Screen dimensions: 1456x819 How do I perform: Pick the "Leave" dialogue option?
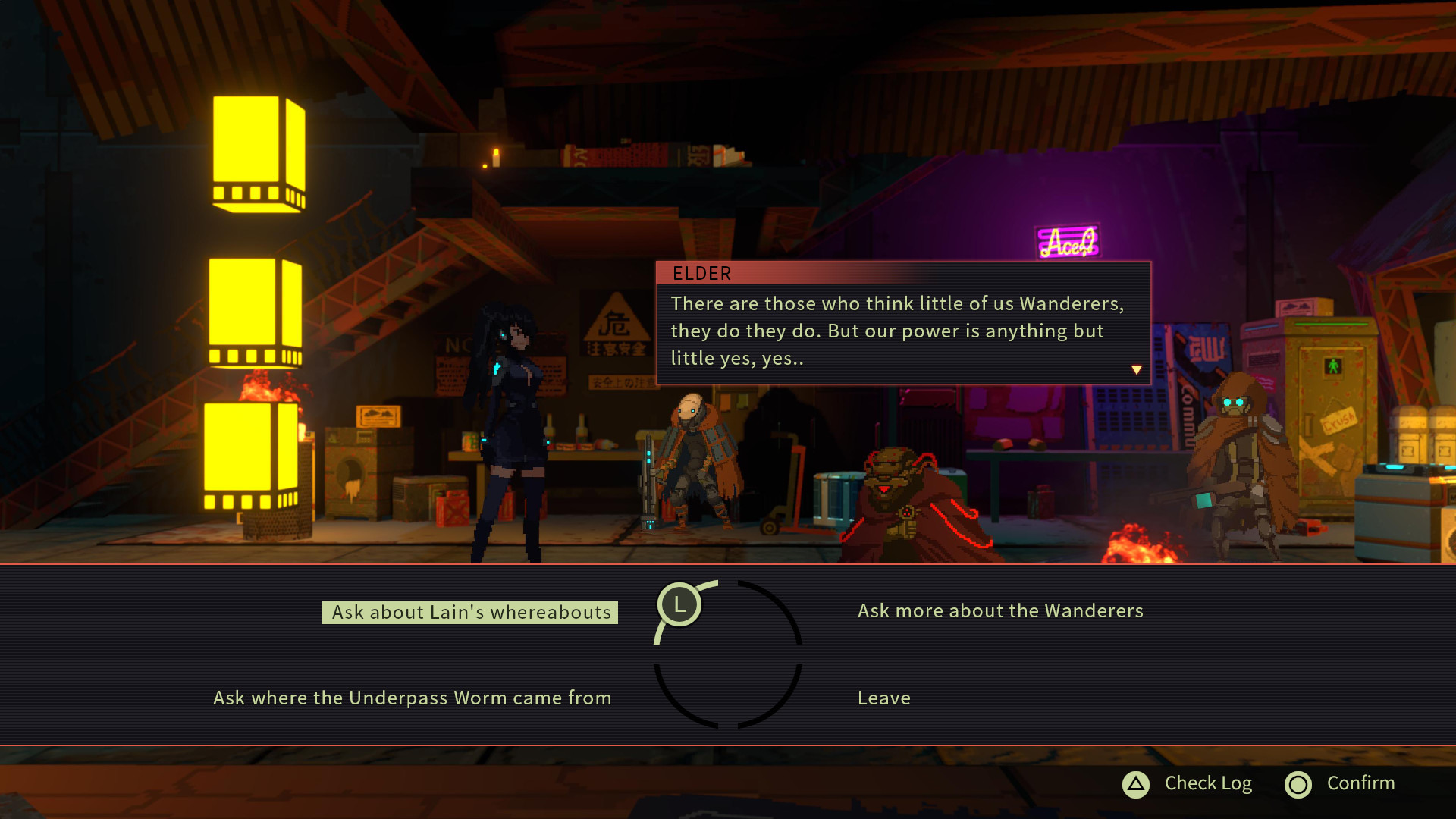point(883,698)
